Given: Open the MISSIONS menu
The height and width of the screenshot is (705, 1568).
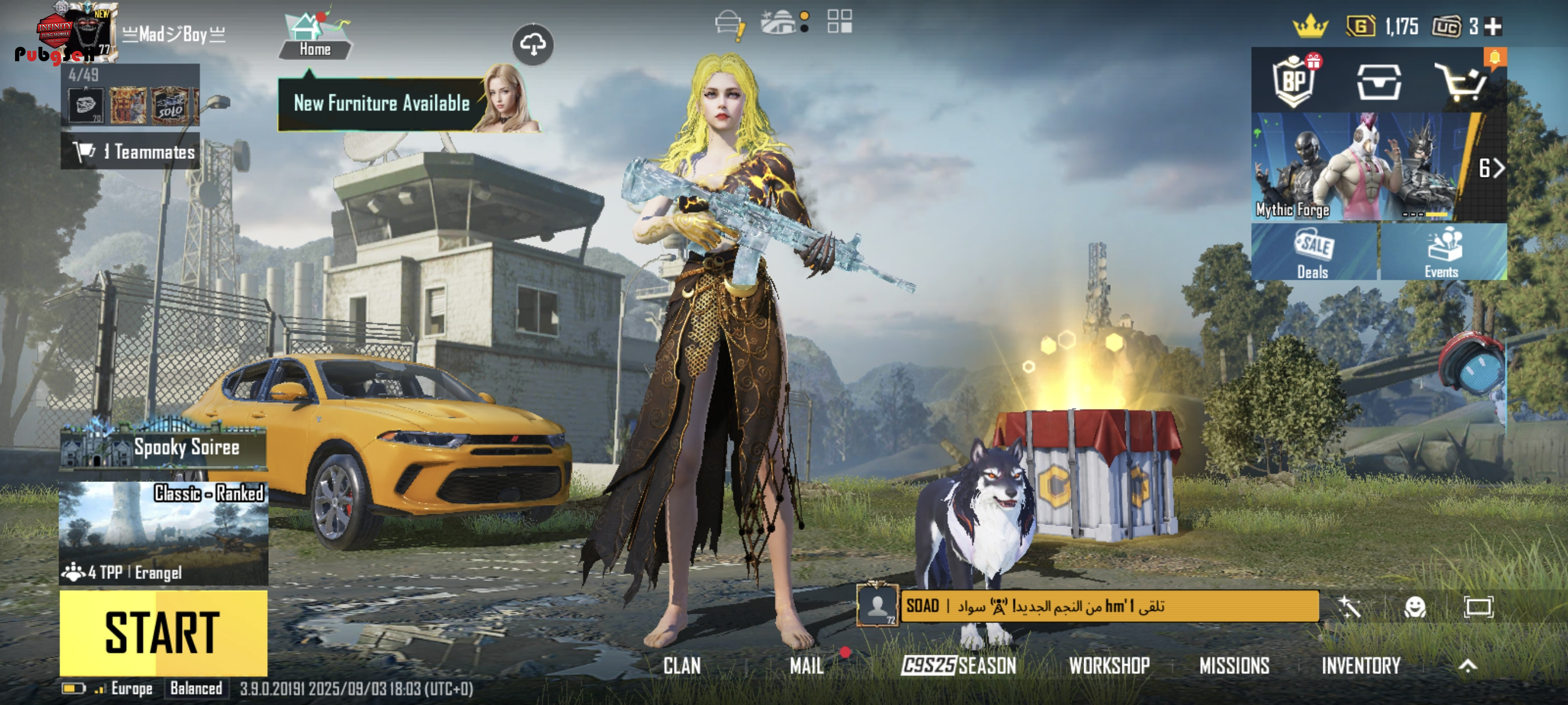Looking at the screenshot, I should click(x=1234, y=666).
